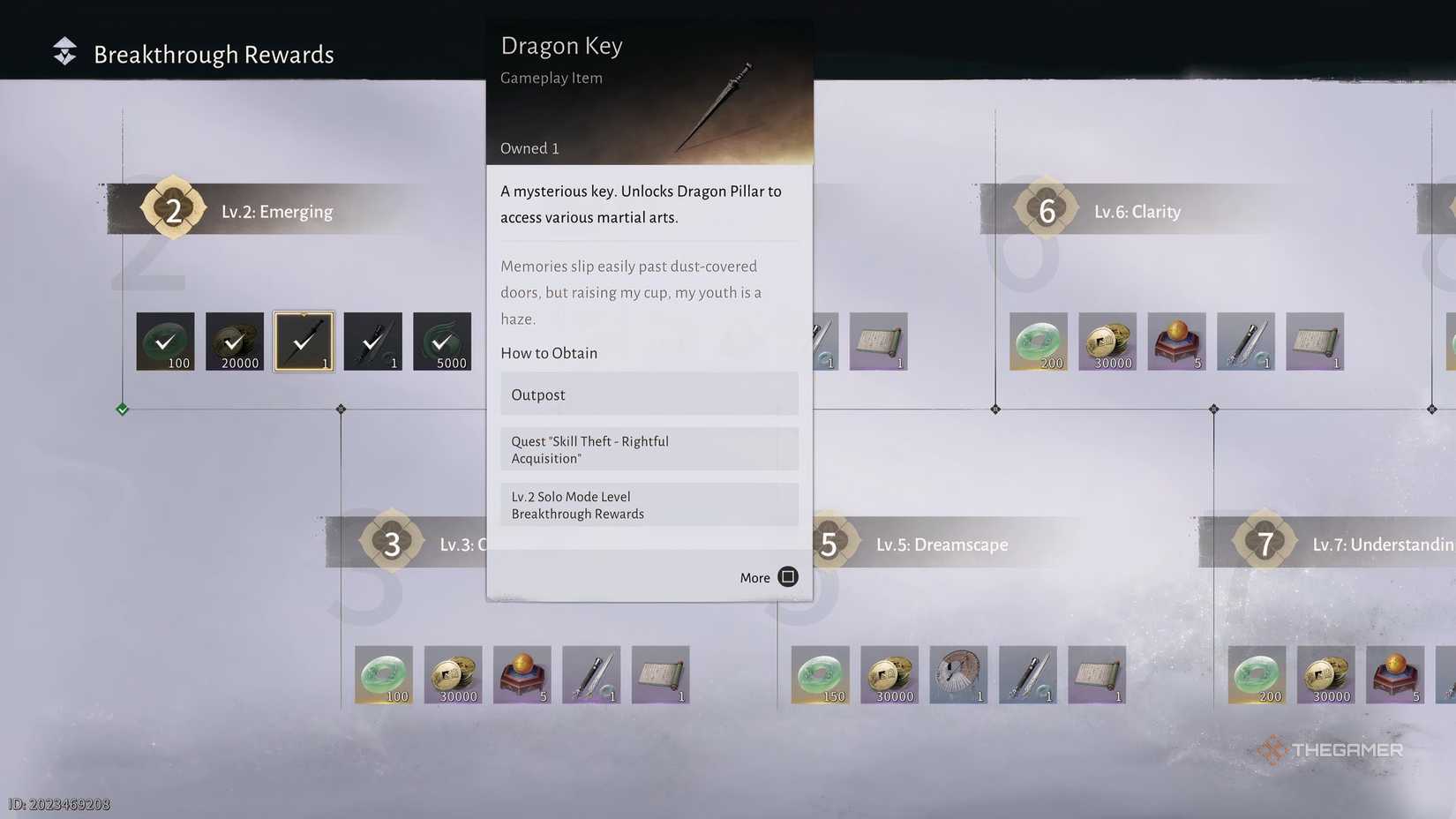Screen dimensions: 1456x819
Task: Select the scroll reward under Lv.6 Clarity
Action: click(x=1316, y=342)
